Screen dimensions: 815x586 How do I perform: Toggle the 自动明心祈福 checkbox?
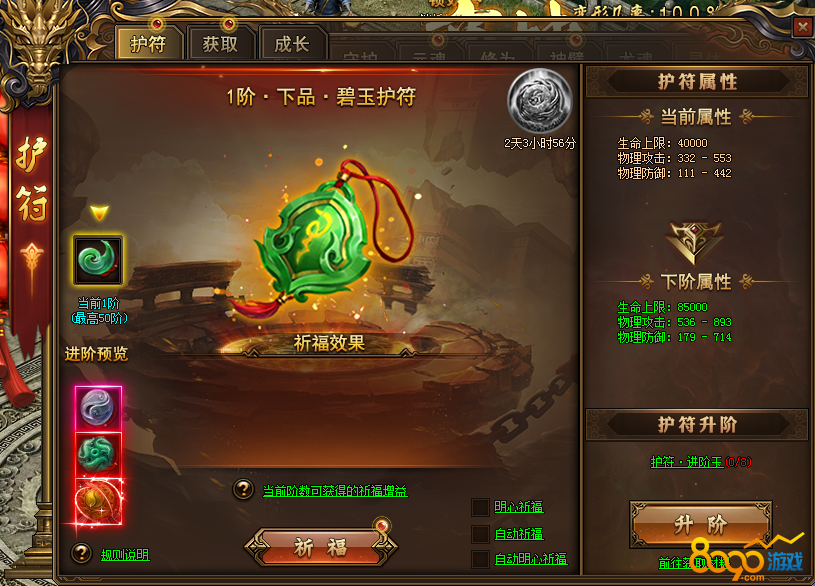(x=481, y=559)
